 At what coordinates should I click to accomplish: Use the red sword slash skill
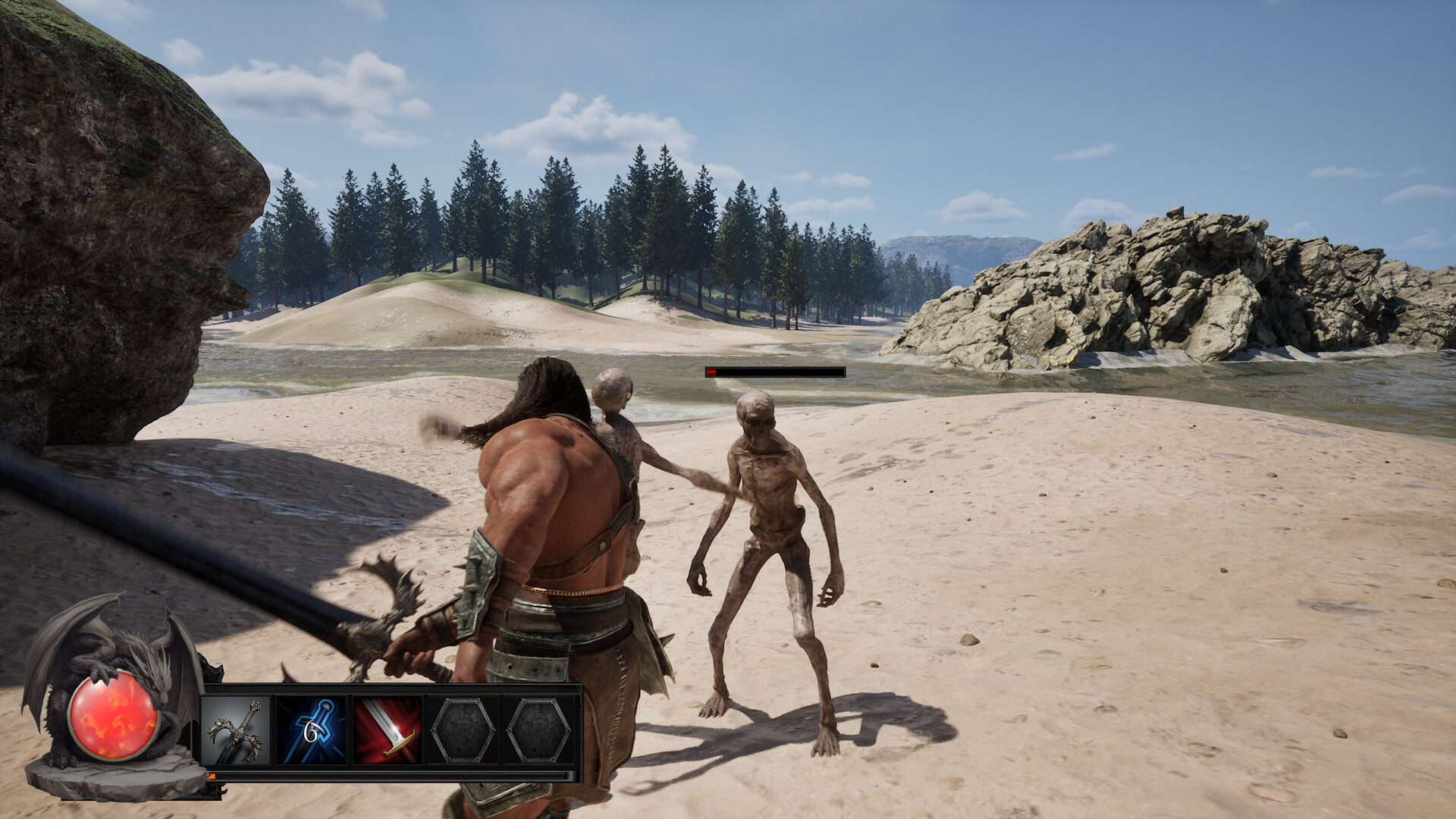click(x=388, y=731)
